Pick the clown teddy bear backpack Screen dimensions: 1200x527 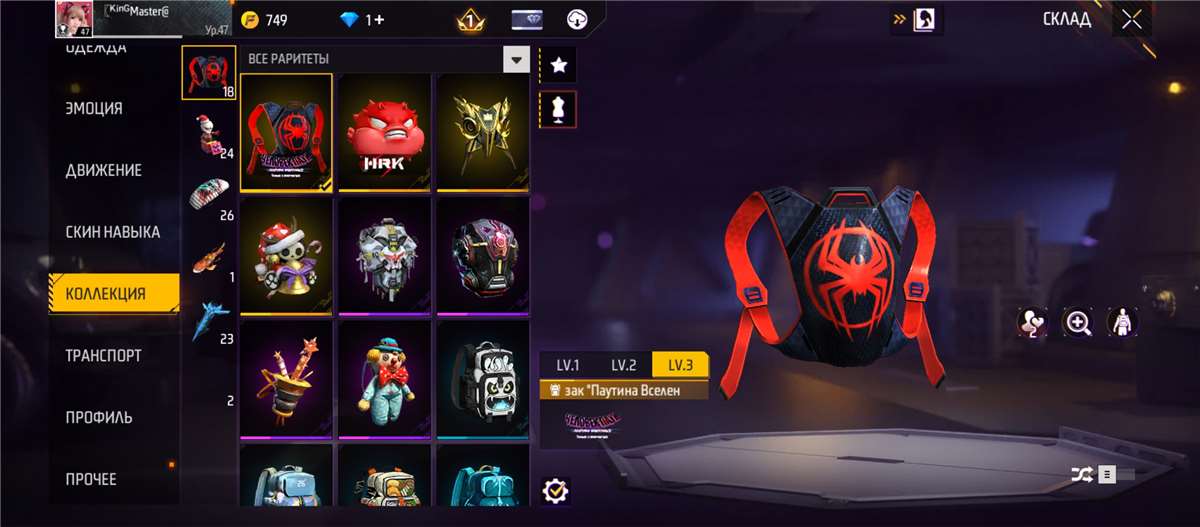384,379
